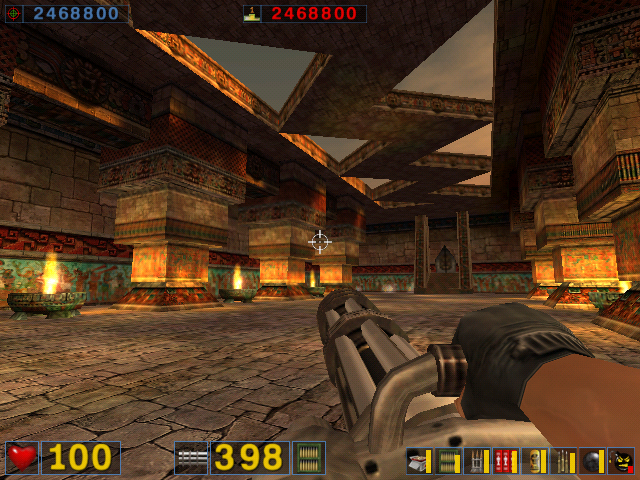Select the shotgun shells ammo slot
This screenshot has height=480, width=640.
point(419,461)
